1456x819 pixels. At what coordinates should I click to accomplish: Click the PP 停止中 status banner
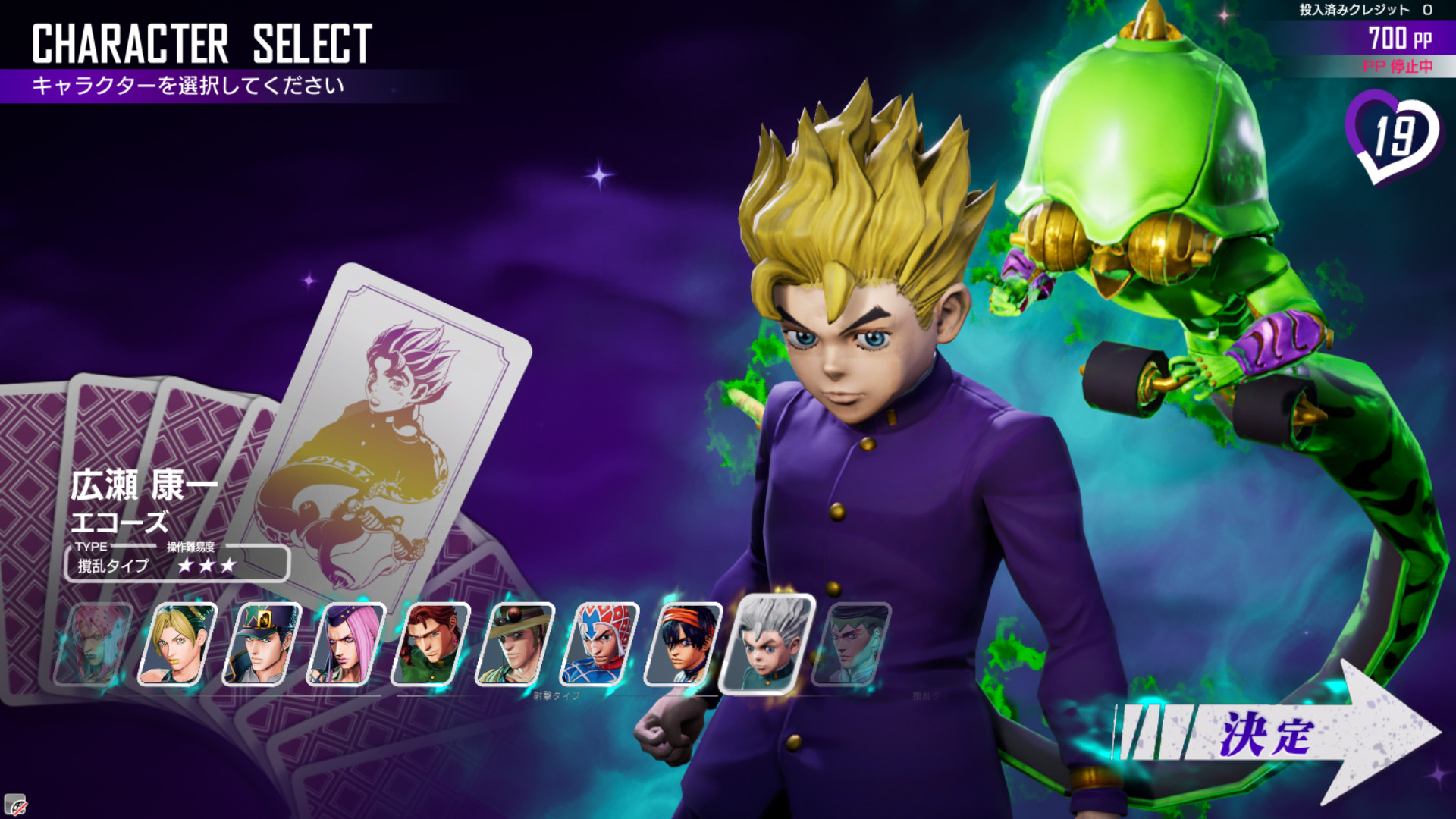pyautogui.click(x=1398, y=67)
